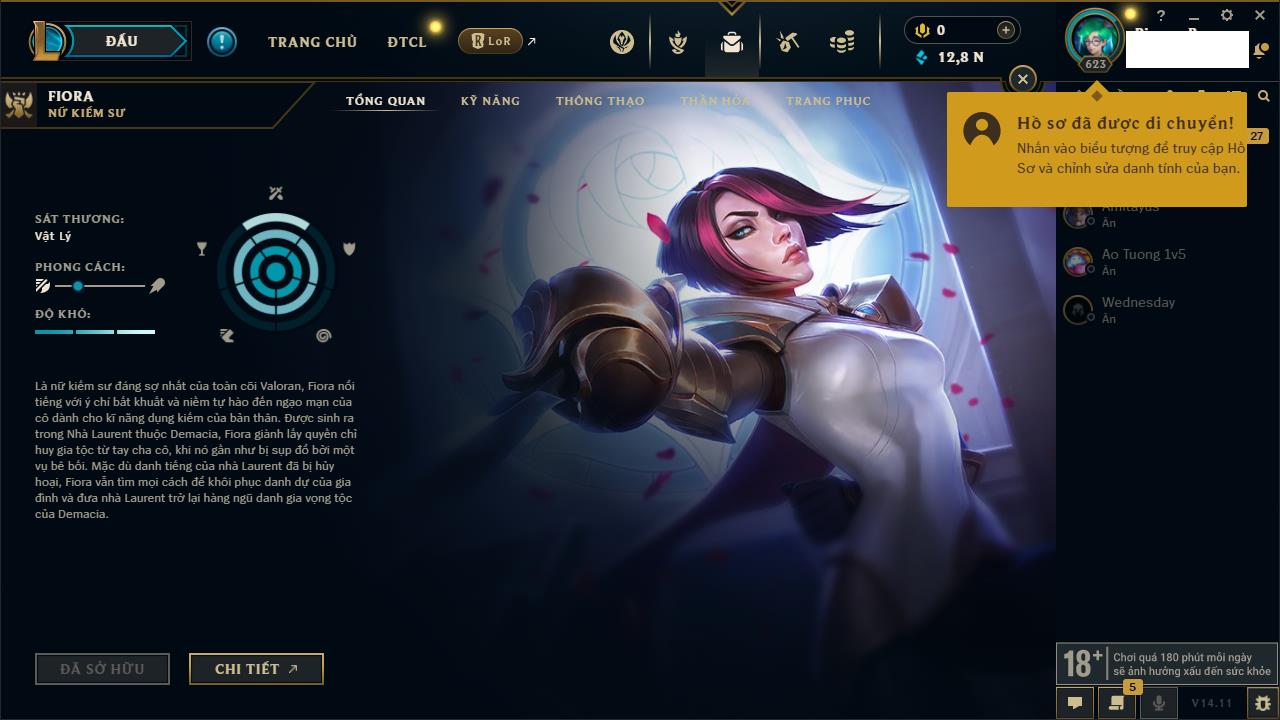
Task: Open the bug report button
Action: pos(1262,703)
